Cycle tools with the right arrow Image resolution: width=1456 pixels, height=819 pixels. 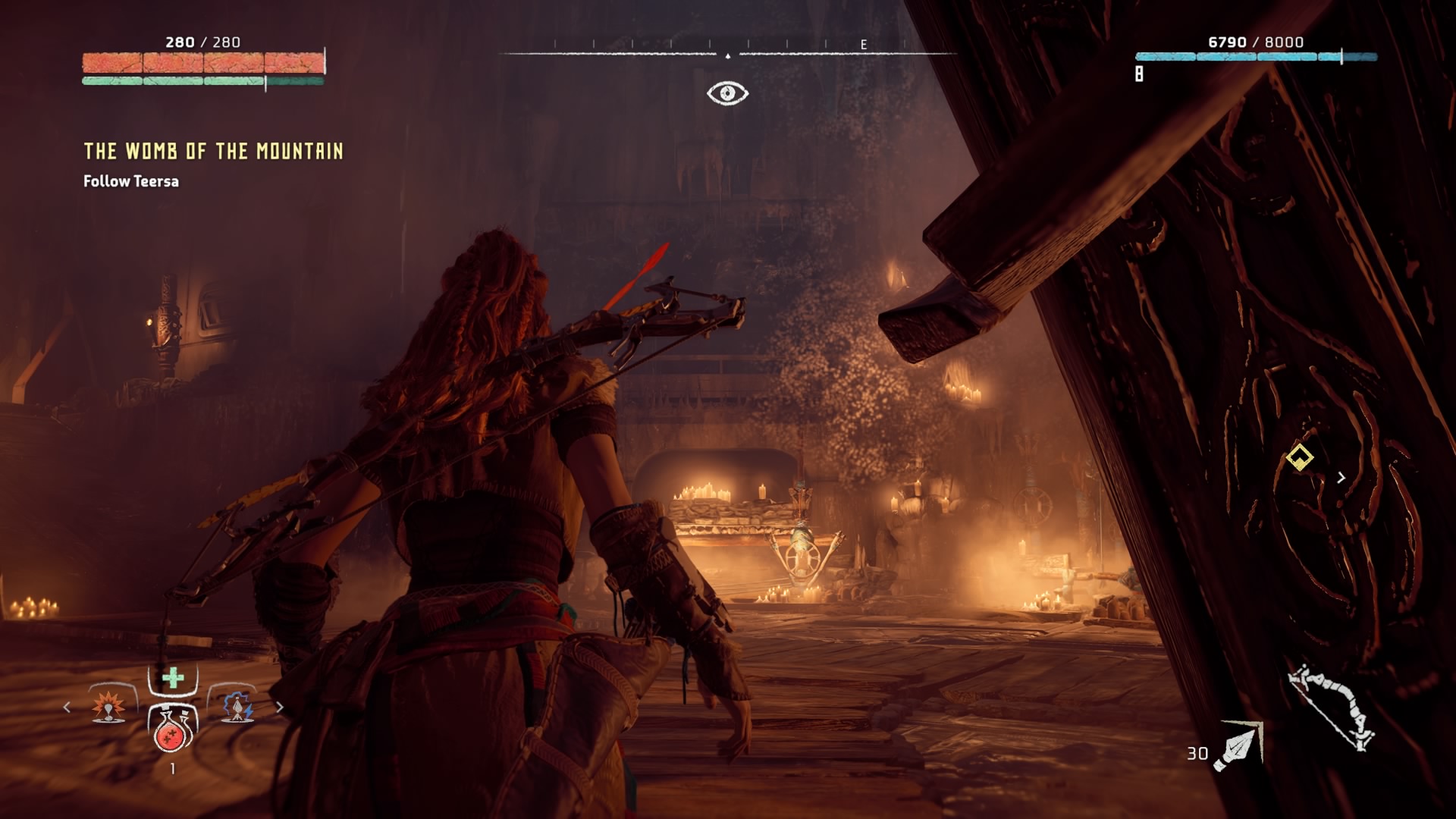coord(279,707)
